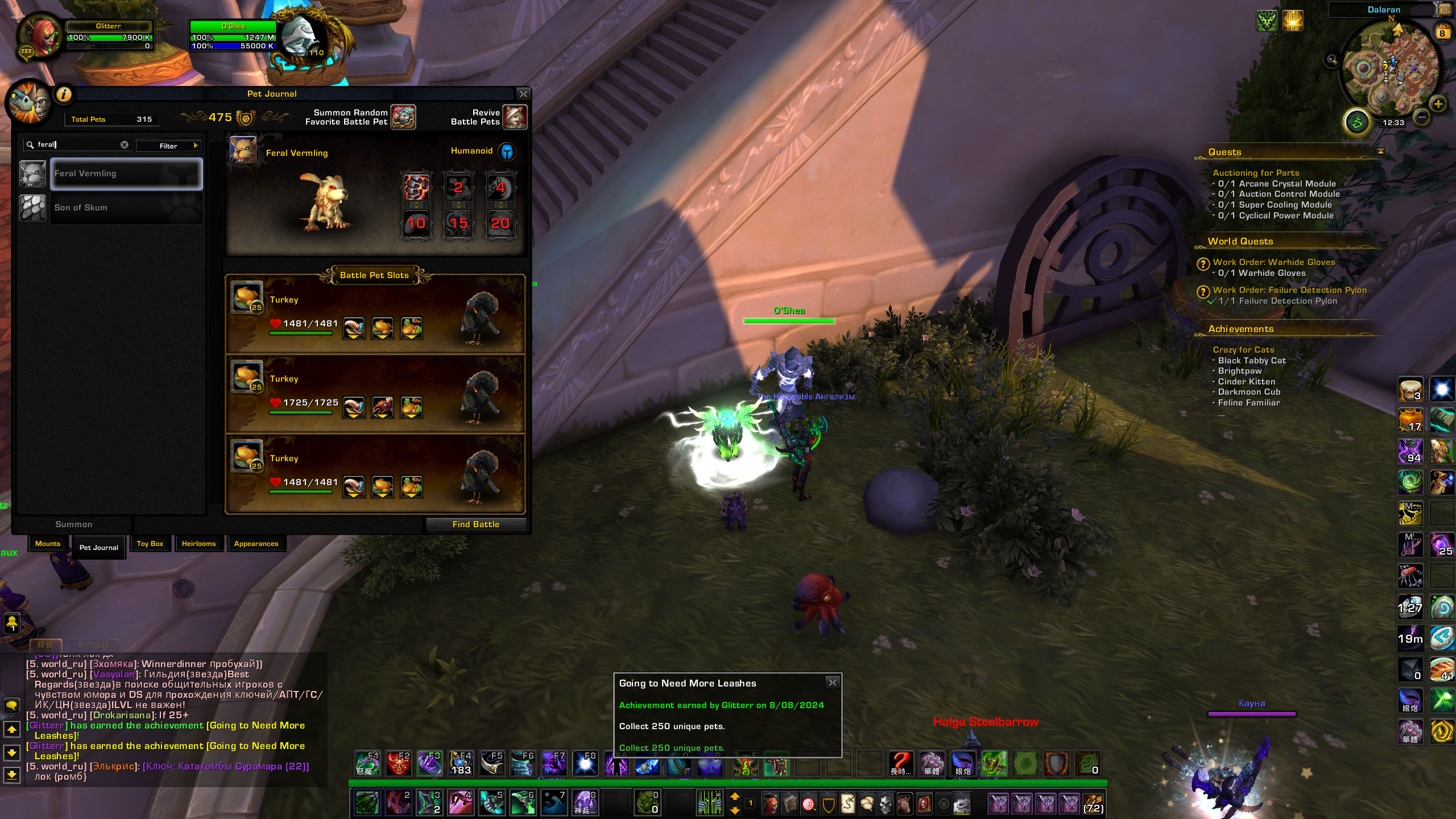Viewport: 1456px width, 819px height.
Task: Use Revive Battle Pets ability
Action: pyautogui.click(x=515, y=117)
